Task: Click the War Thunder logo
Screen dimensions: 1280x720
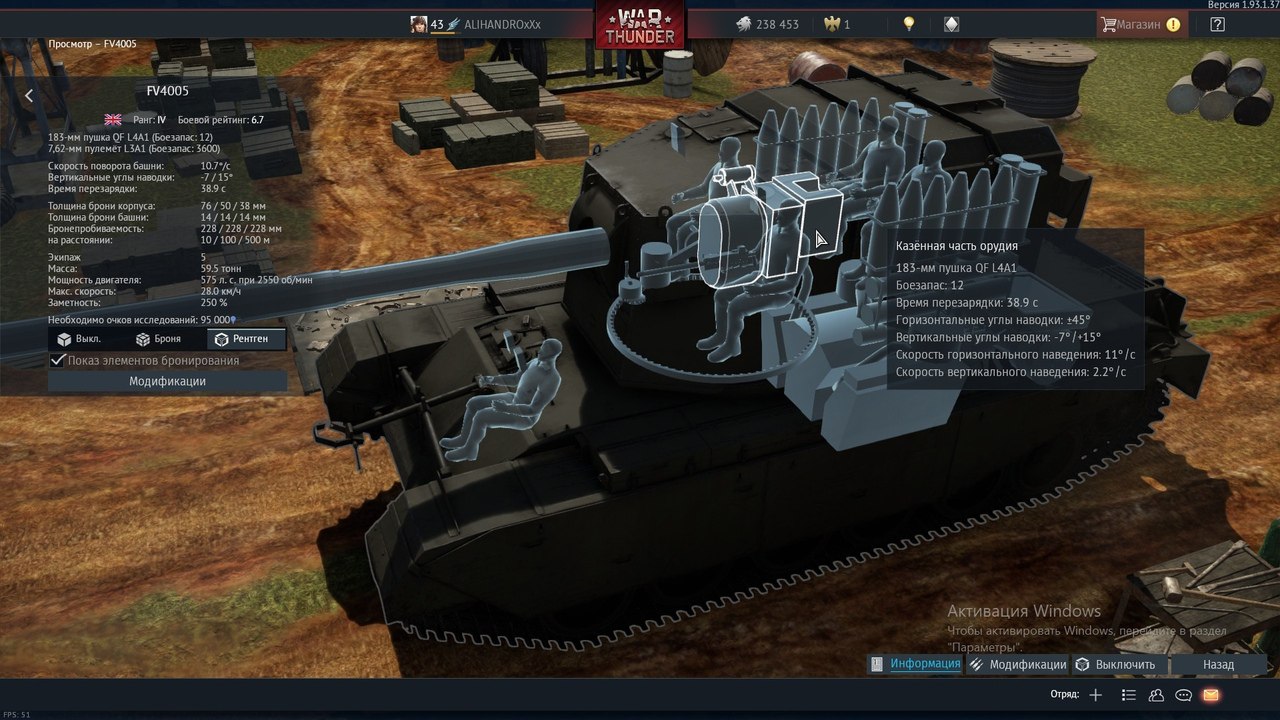Action: [640, 25]
